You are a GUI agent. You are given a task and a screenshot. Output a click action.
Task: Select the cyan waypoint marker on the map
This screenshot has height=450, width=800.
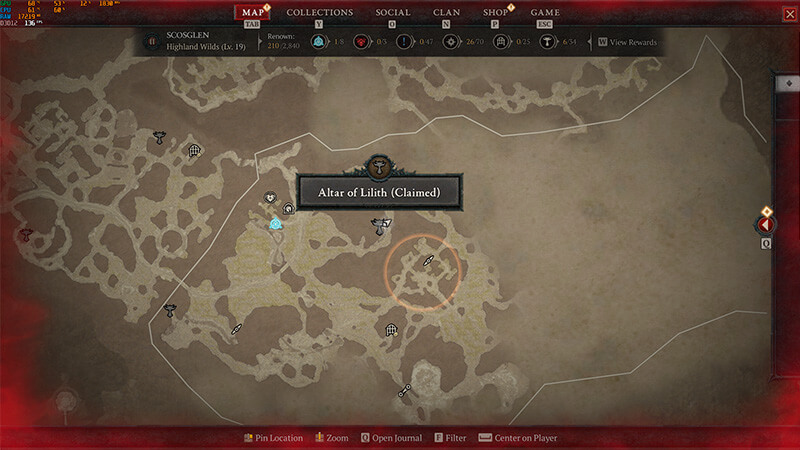coord(275,225)
